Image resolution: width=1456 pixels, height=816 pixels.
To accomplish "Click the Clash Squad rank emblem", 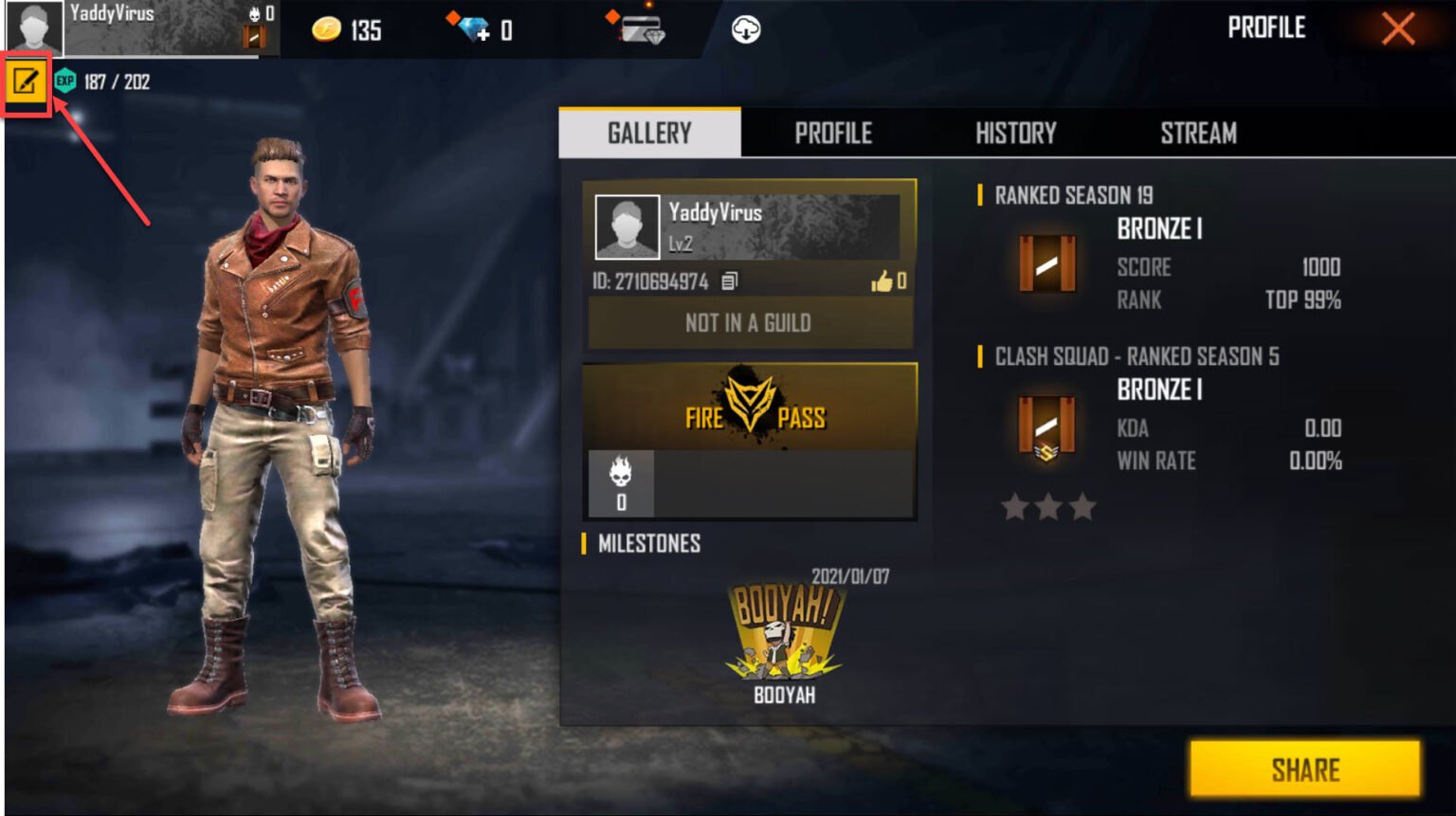I will pyautogui.click(x=1046, y=427).
